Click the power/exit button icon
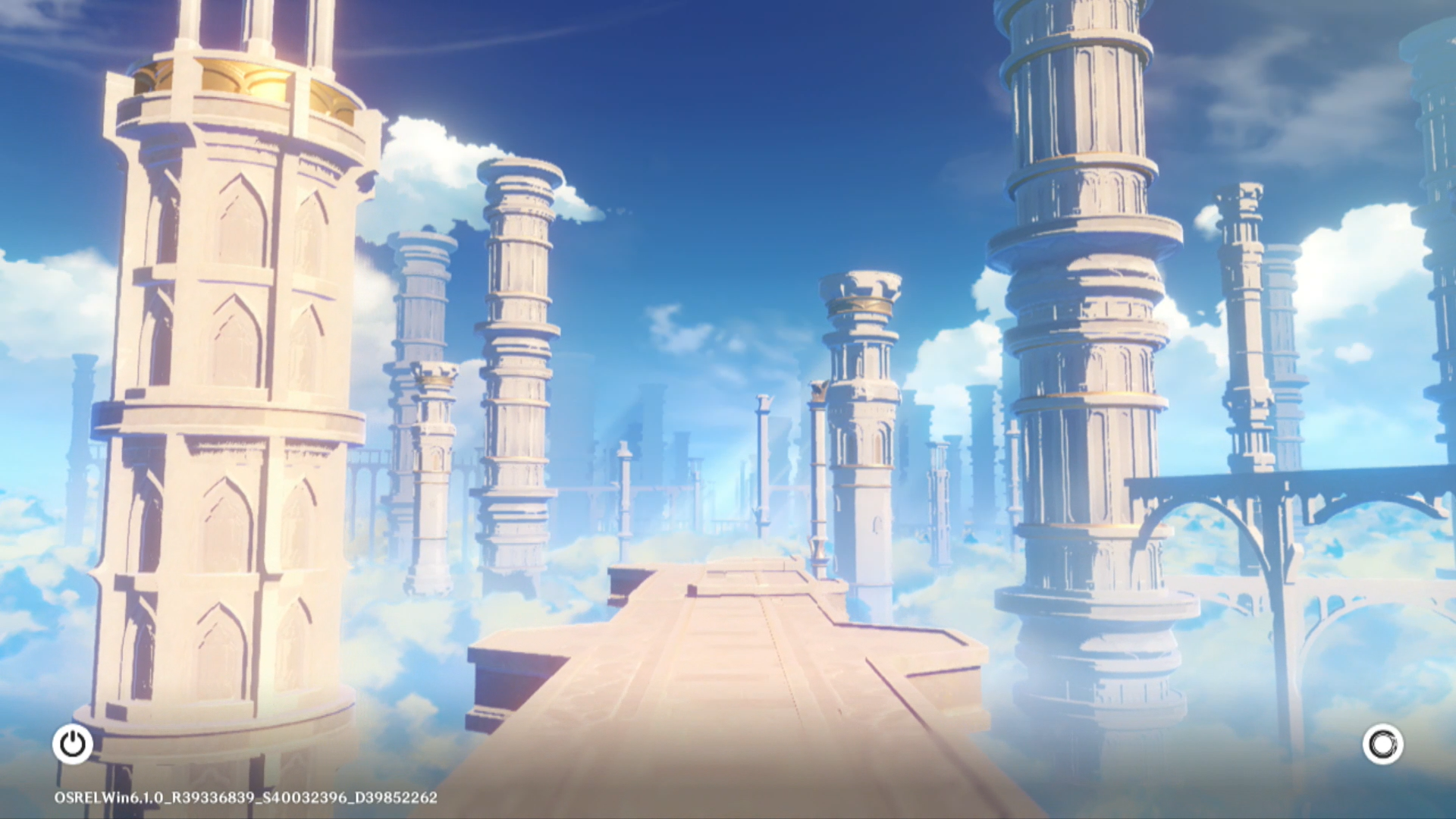 click(73, 744)
